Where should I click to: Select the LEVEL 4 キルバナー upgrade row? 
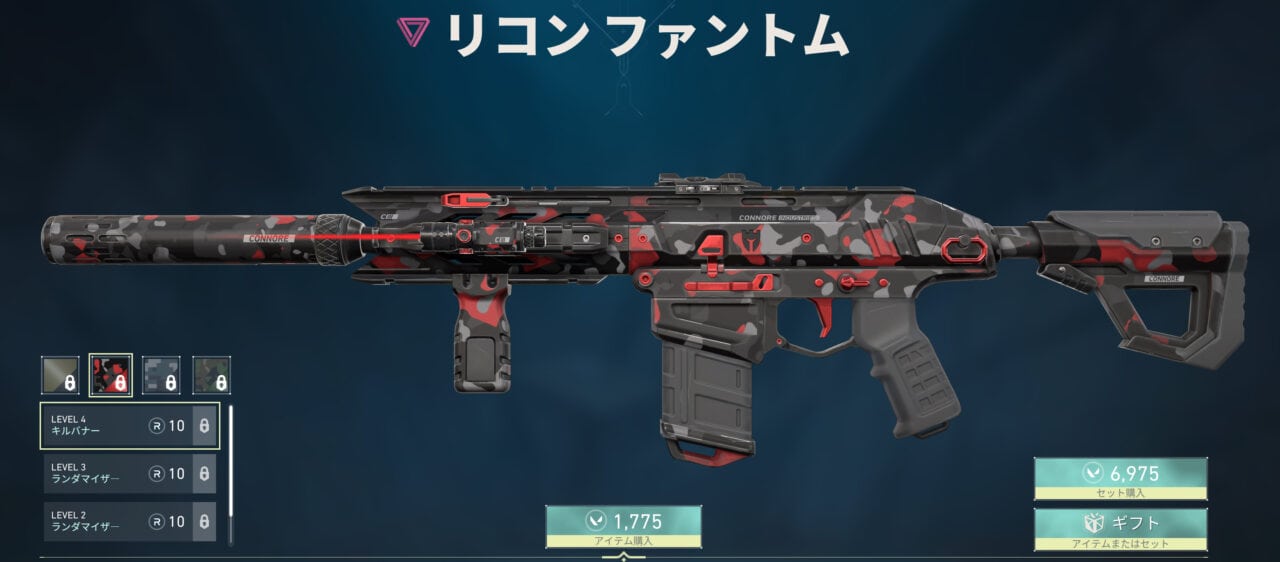129,426
